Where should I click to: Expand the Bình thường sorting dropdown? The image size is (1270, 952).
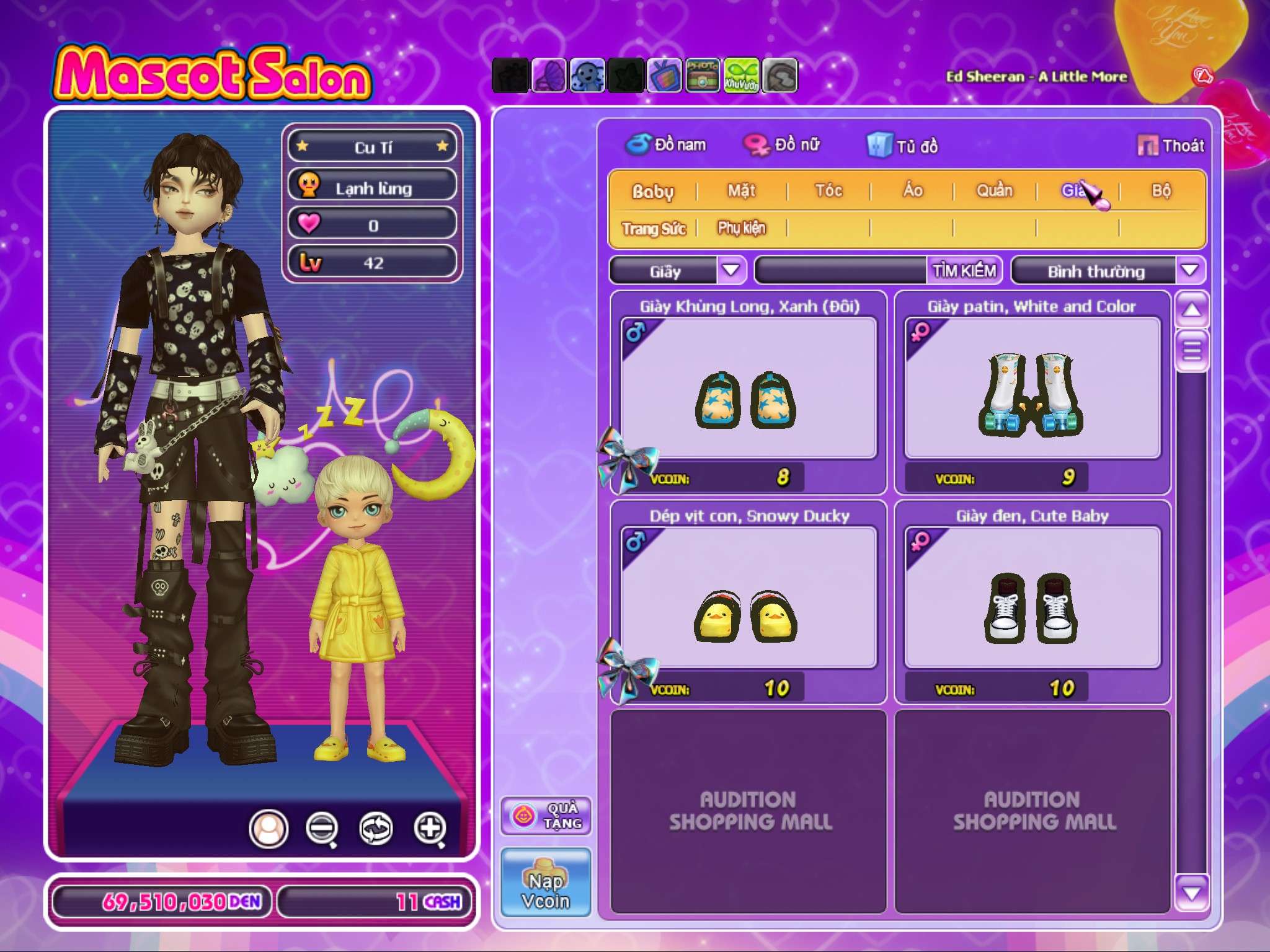click(1189, 270)
